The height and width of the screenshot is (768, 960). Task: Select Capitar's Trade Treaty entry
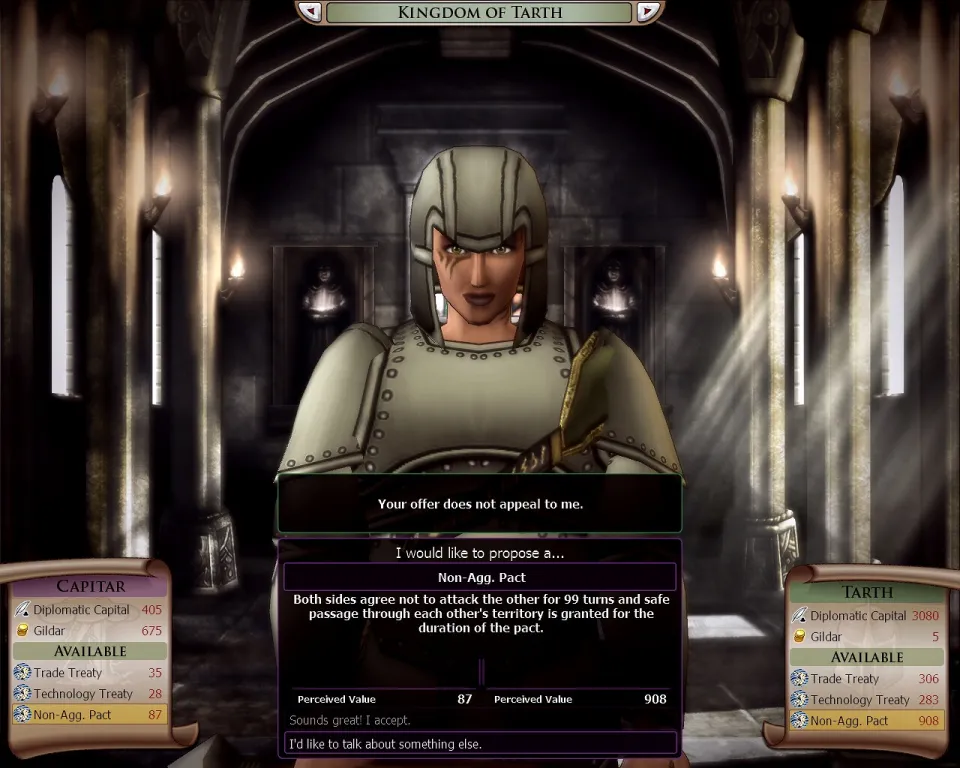click(x=88, y=673)
